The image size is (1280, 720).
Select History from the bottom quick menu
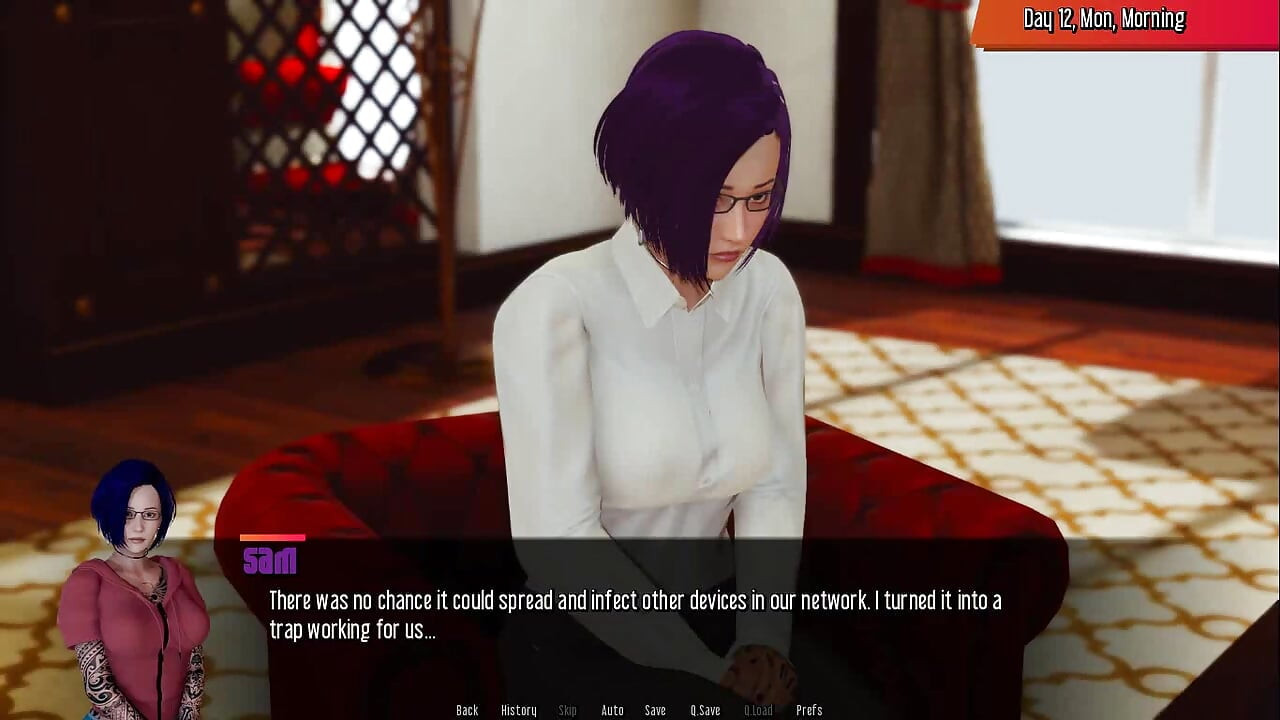519,709
